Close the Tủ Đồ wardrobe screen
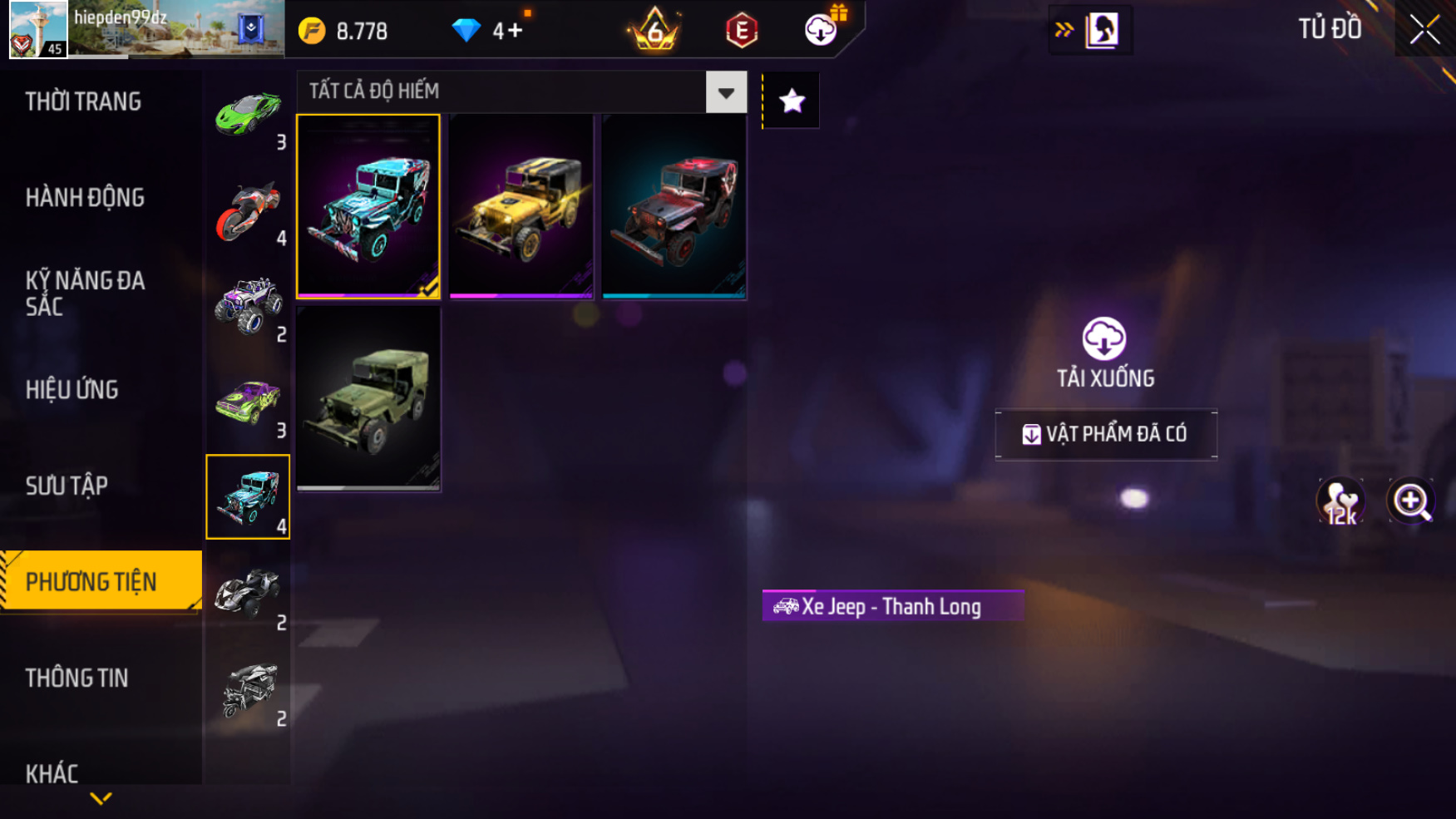The image size is (1456, 819). 1424,30
